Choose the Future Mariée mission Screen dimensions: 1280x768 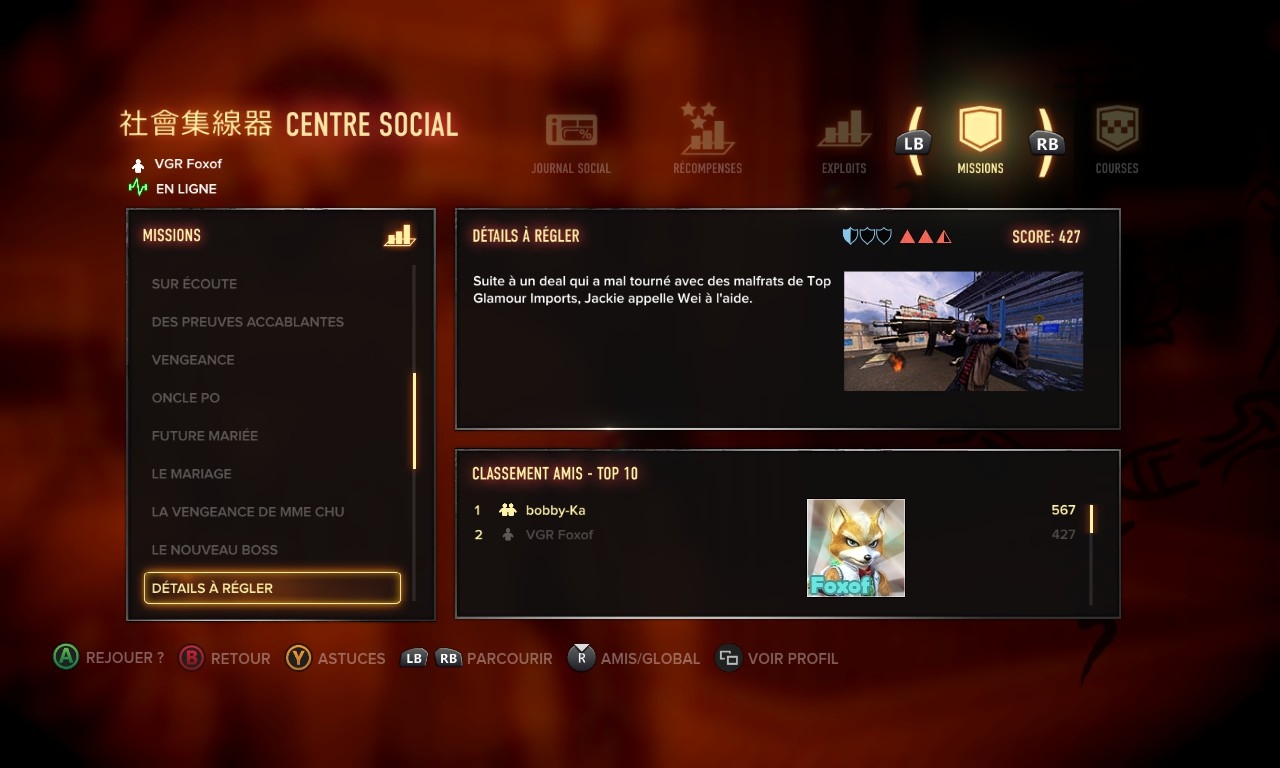(x=205, y=436)
